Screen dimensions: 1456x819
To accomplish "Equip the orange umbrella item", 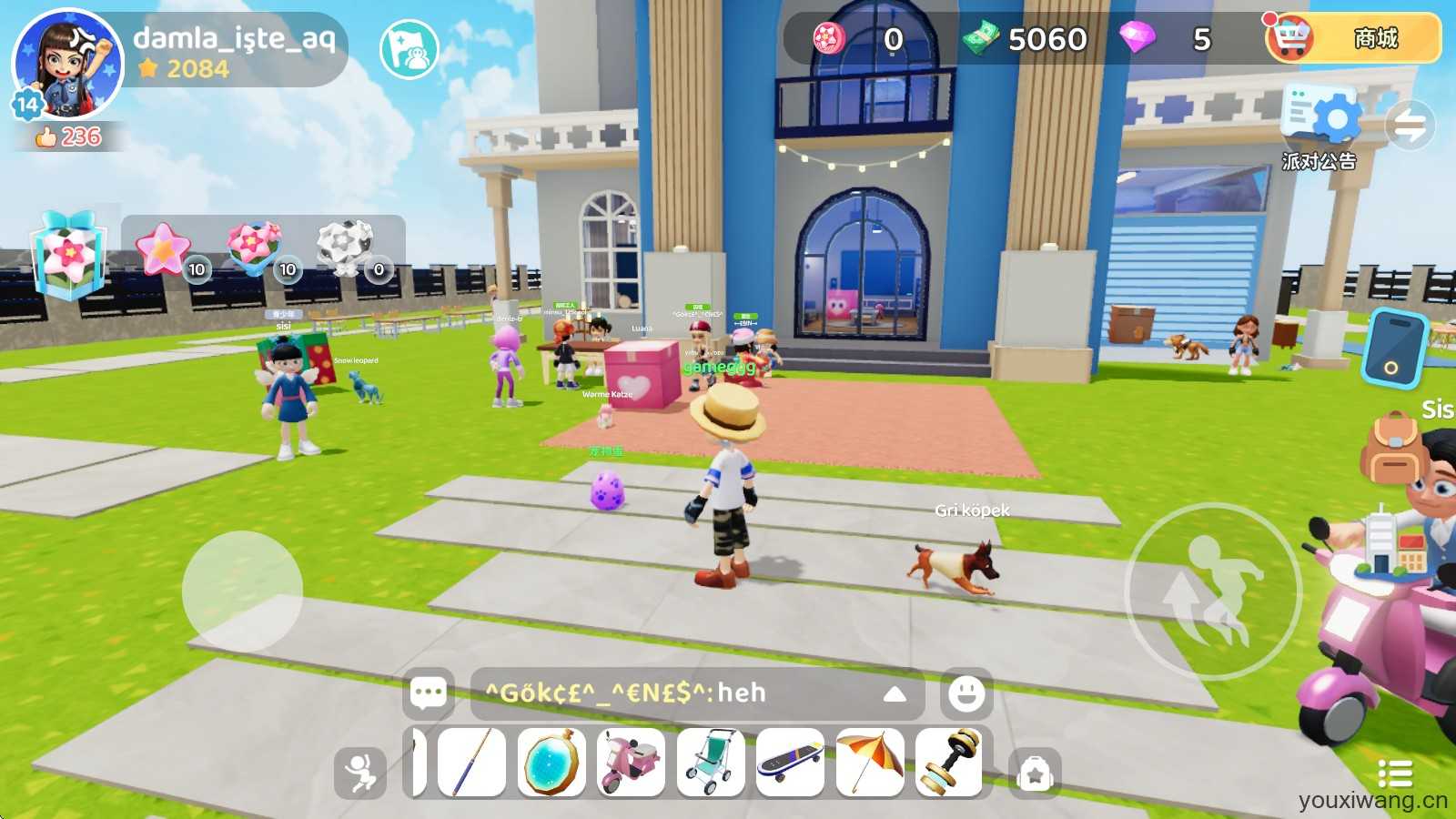I will 869,763.
